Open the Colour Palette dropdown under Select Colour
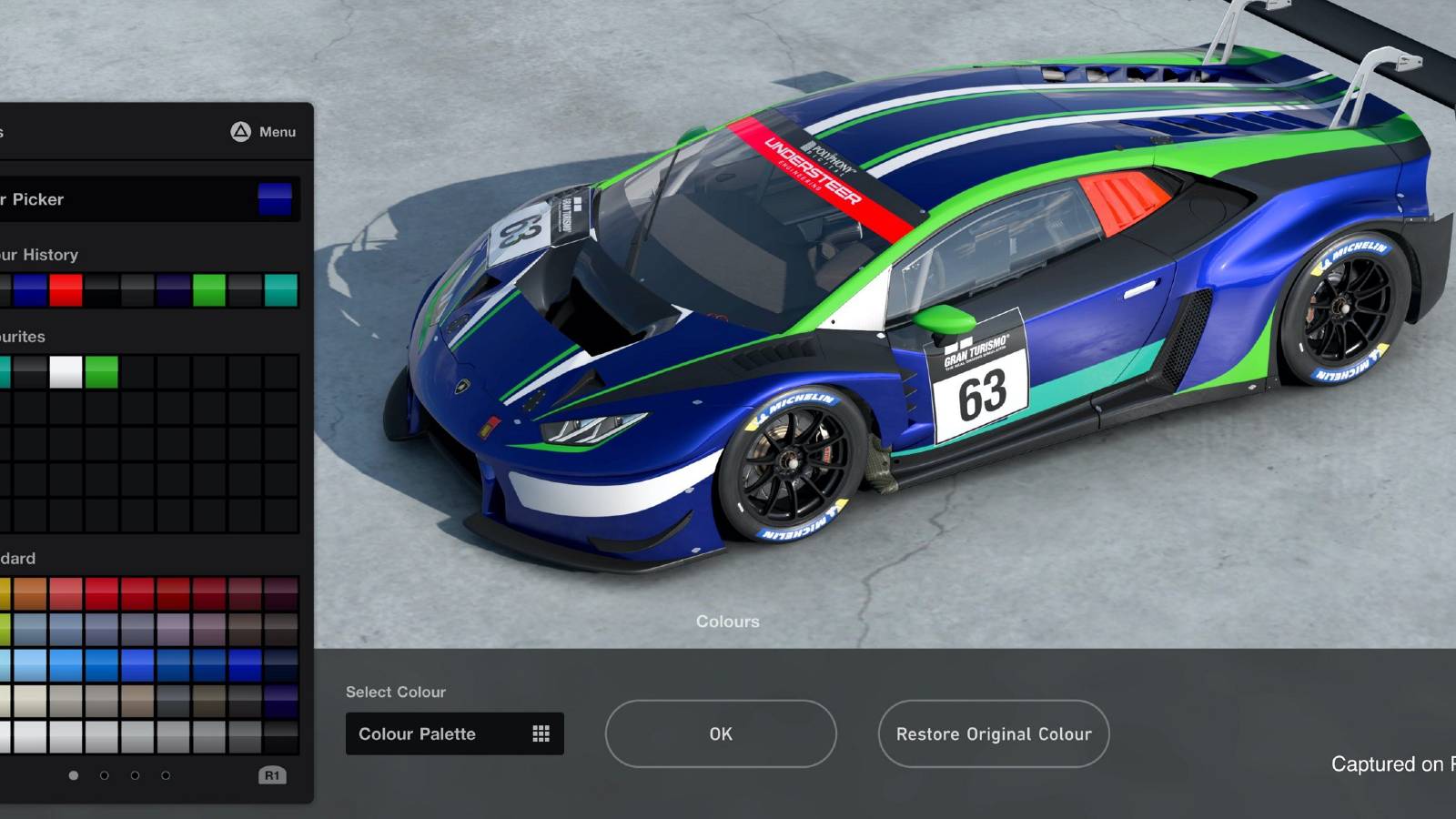Image resolution: width=1456 pixels, height=819 pixels. pyautogui.click(x=437, y=733)
